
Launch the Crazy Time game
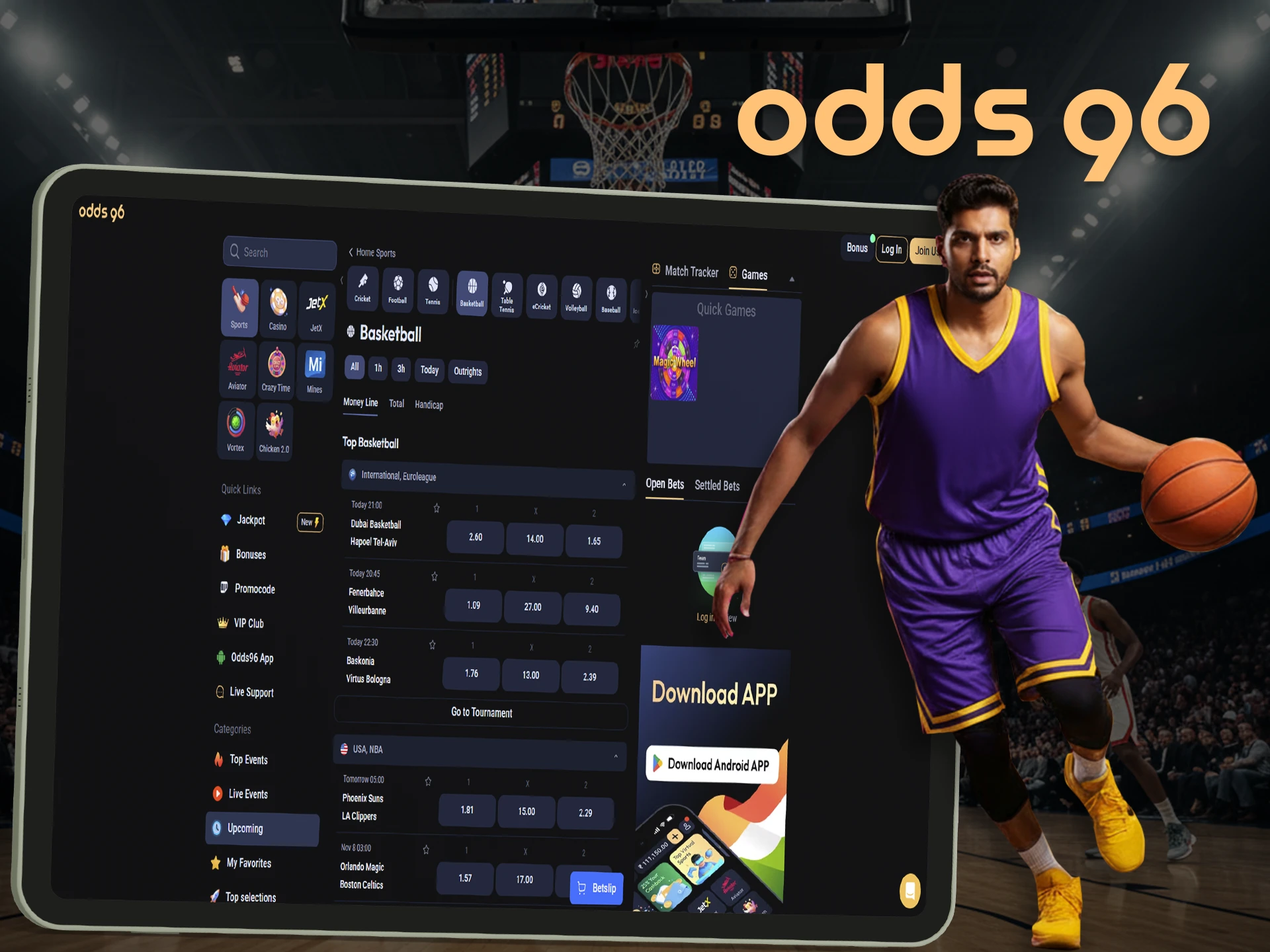[x=276, y=368]
